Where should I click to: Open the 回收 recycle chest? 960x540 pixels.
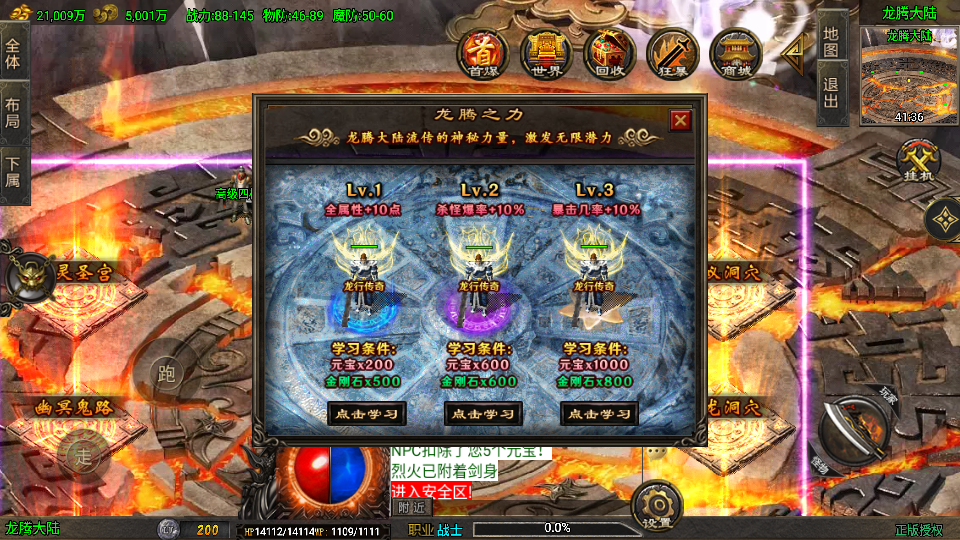(x=608, y=54)
